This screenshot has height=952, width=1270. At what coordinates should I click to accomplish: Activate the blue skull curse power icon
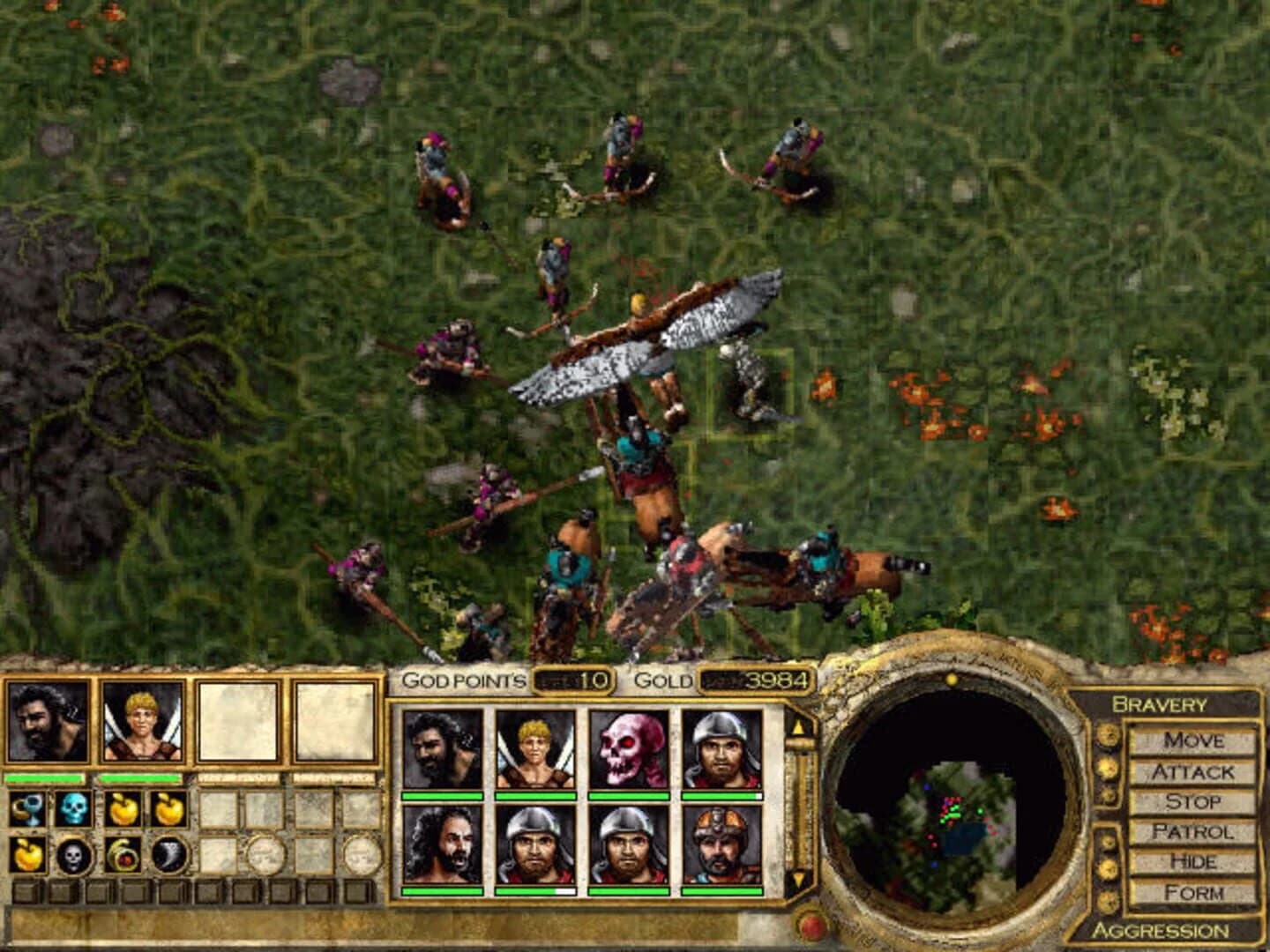pyautogui.click(x=72, y=808)
